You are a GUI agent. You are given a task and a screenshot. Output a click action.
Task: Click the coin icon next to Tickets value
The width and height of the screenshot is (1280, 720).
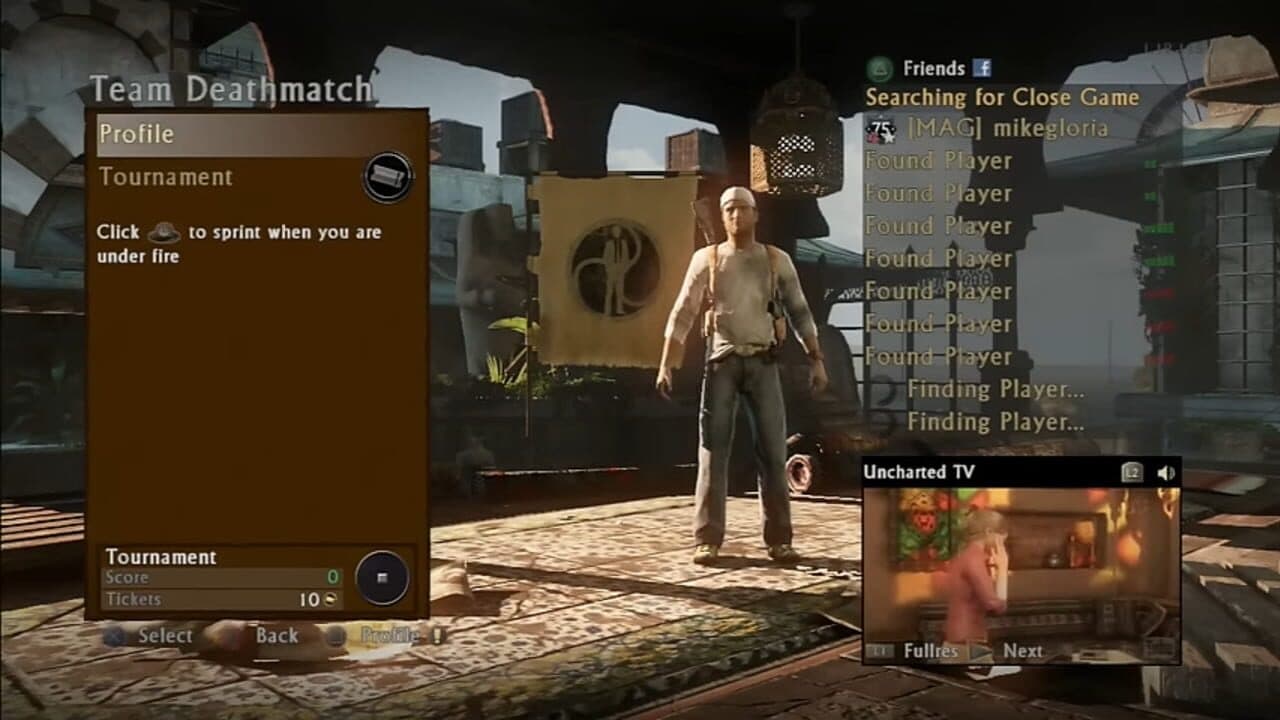click(x=330, y=598)
